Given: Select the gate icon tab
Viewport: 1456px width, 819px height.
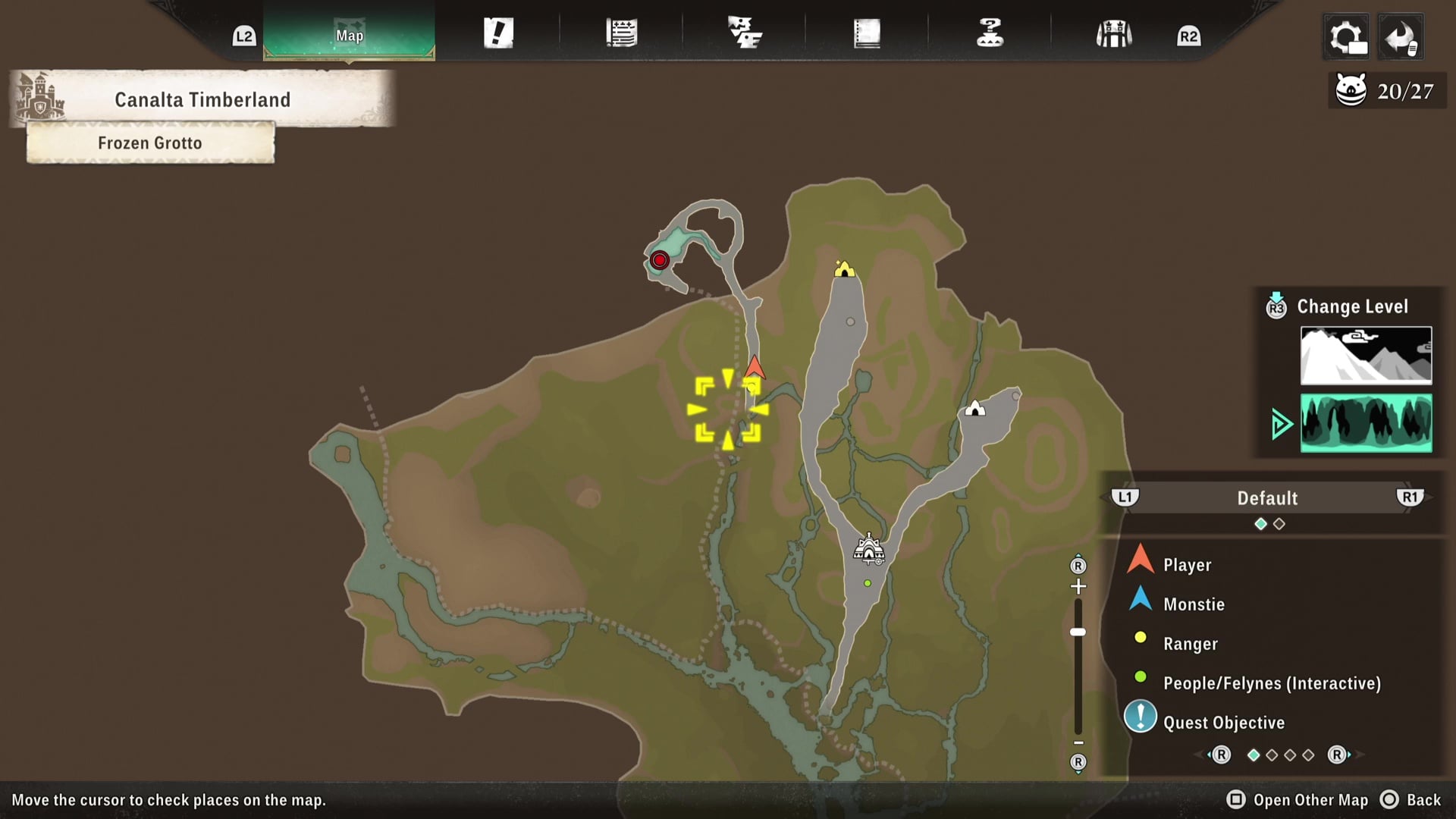Looking at the screenshot, I should [x=1113, y=34].
